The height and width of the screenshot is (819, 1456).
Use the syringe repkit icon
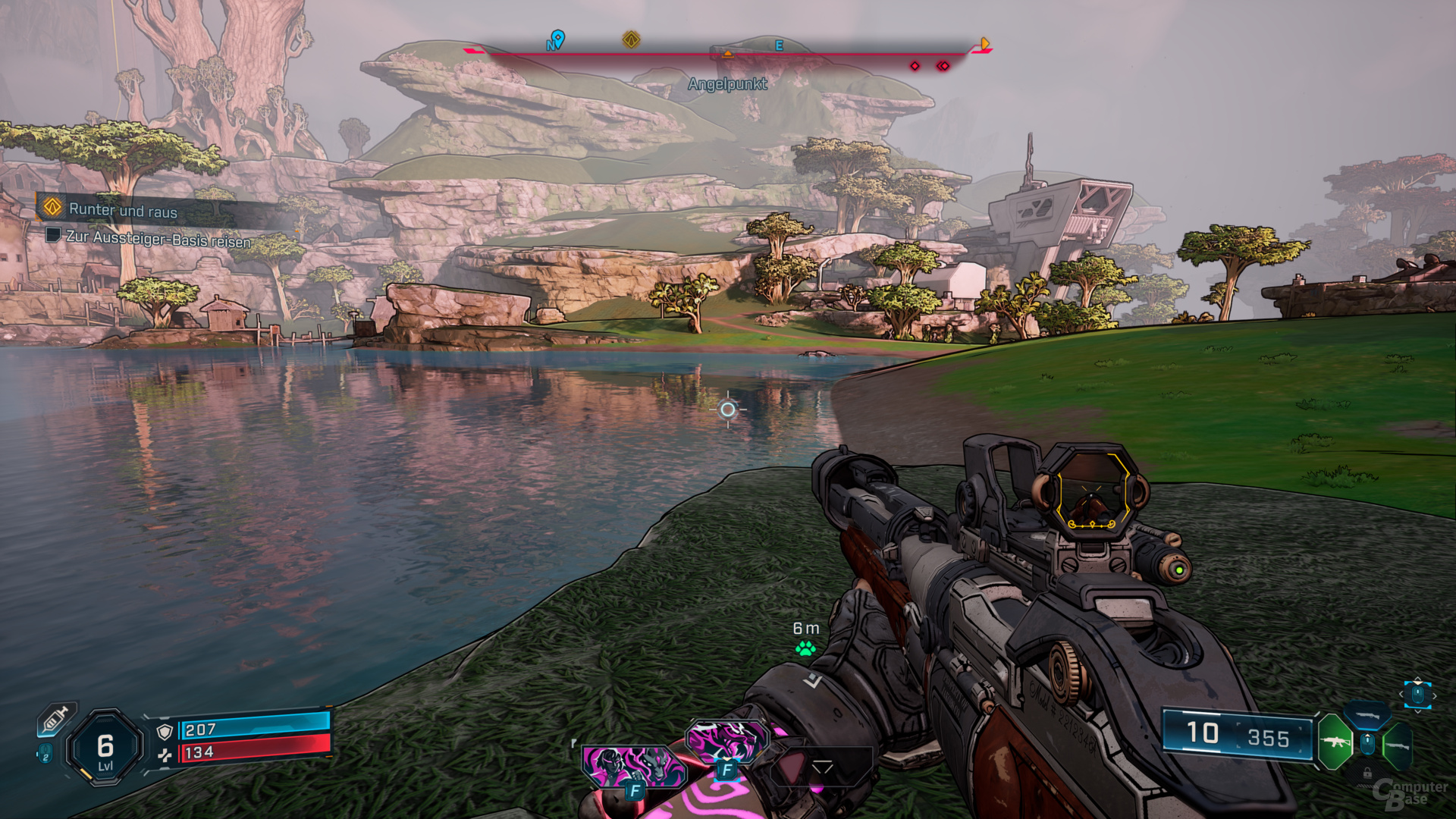56,719
